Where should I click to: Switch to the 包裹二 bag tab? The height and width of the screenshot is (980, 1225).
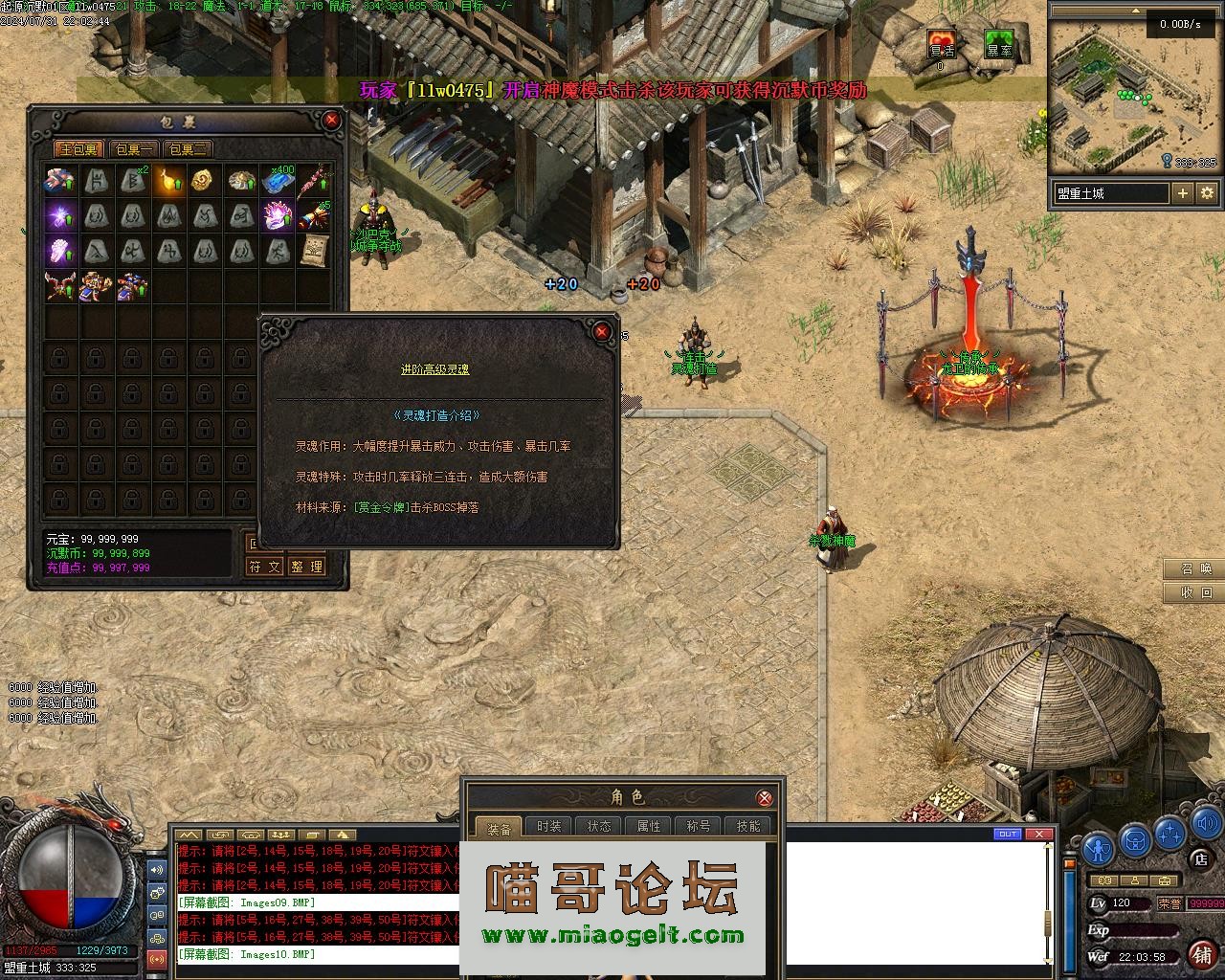point(188,149)
